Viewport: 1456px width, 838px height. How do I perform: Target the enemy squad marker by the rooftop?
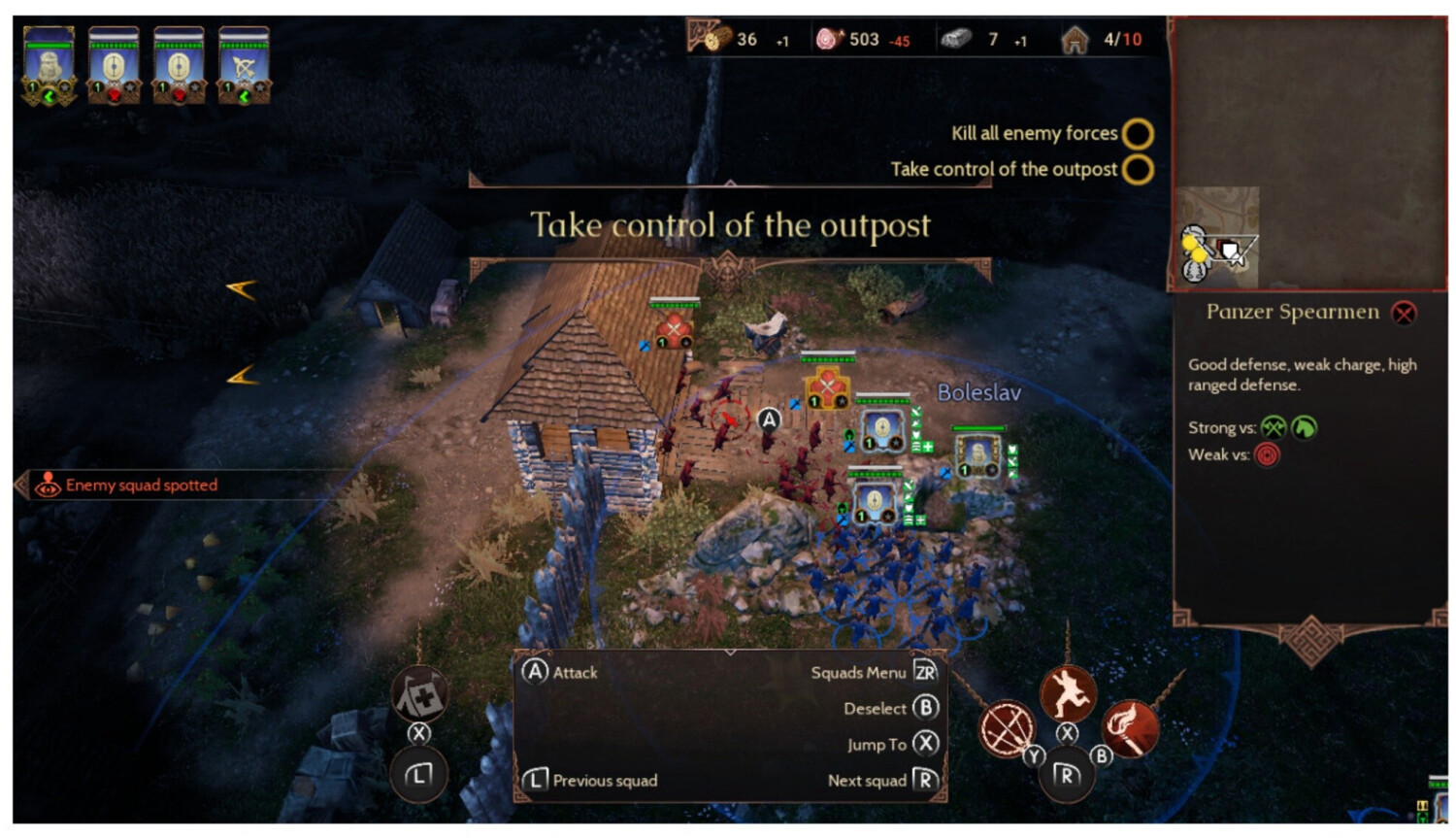(674, 328)
